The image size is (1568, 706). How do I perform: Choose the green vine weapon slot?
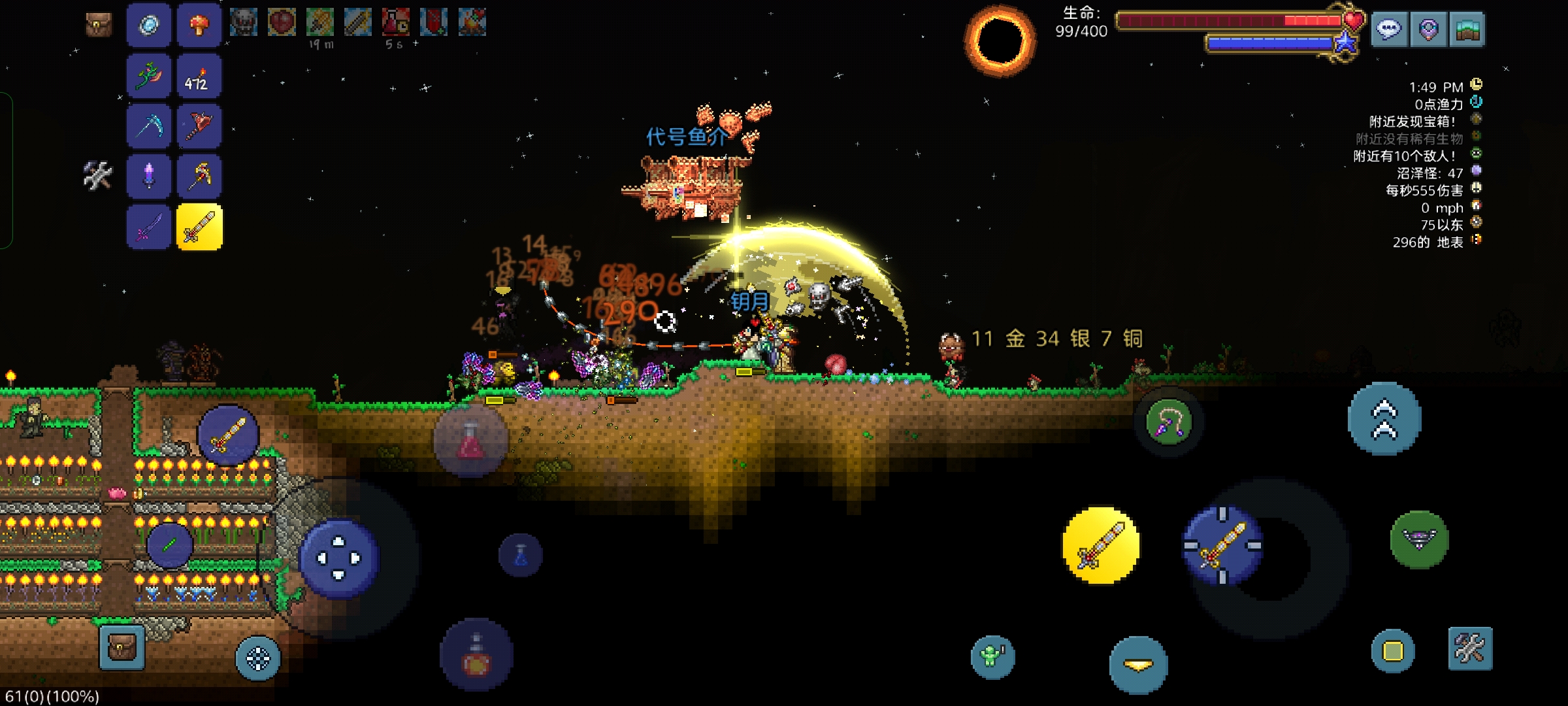coord(149,76)
